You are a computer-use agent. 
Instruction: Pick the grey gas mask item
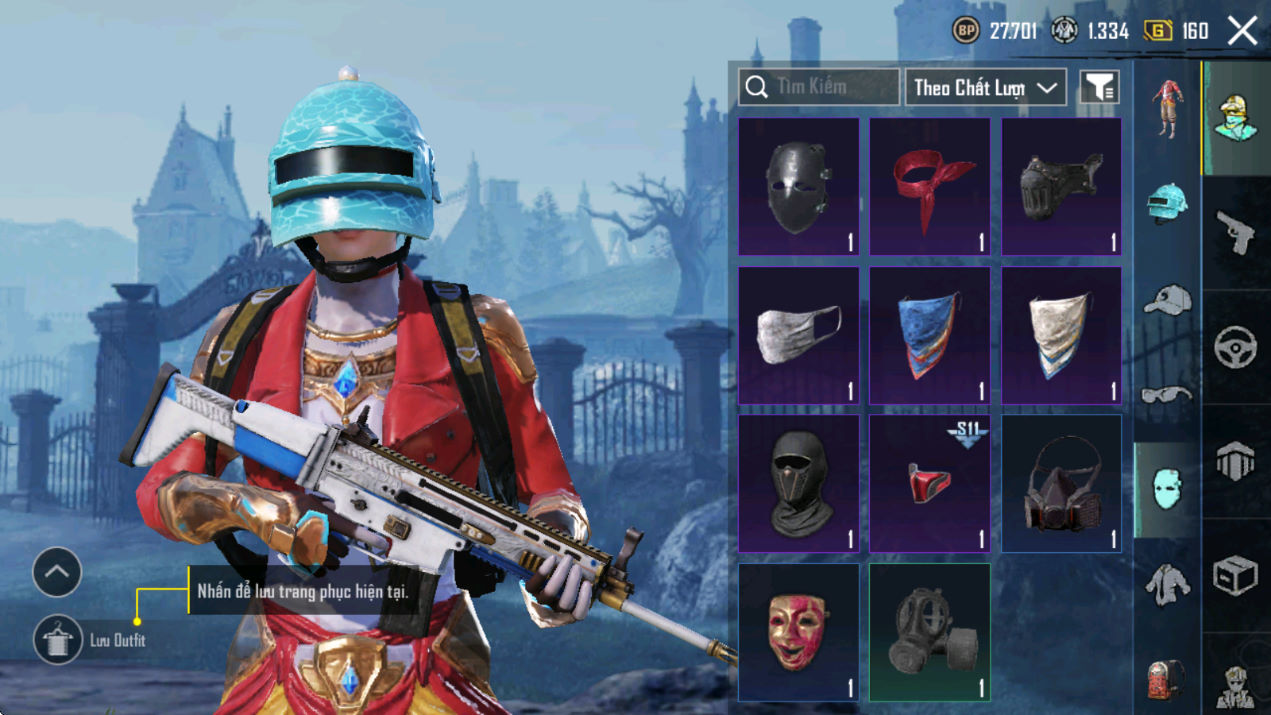click(x=929, y=632)
